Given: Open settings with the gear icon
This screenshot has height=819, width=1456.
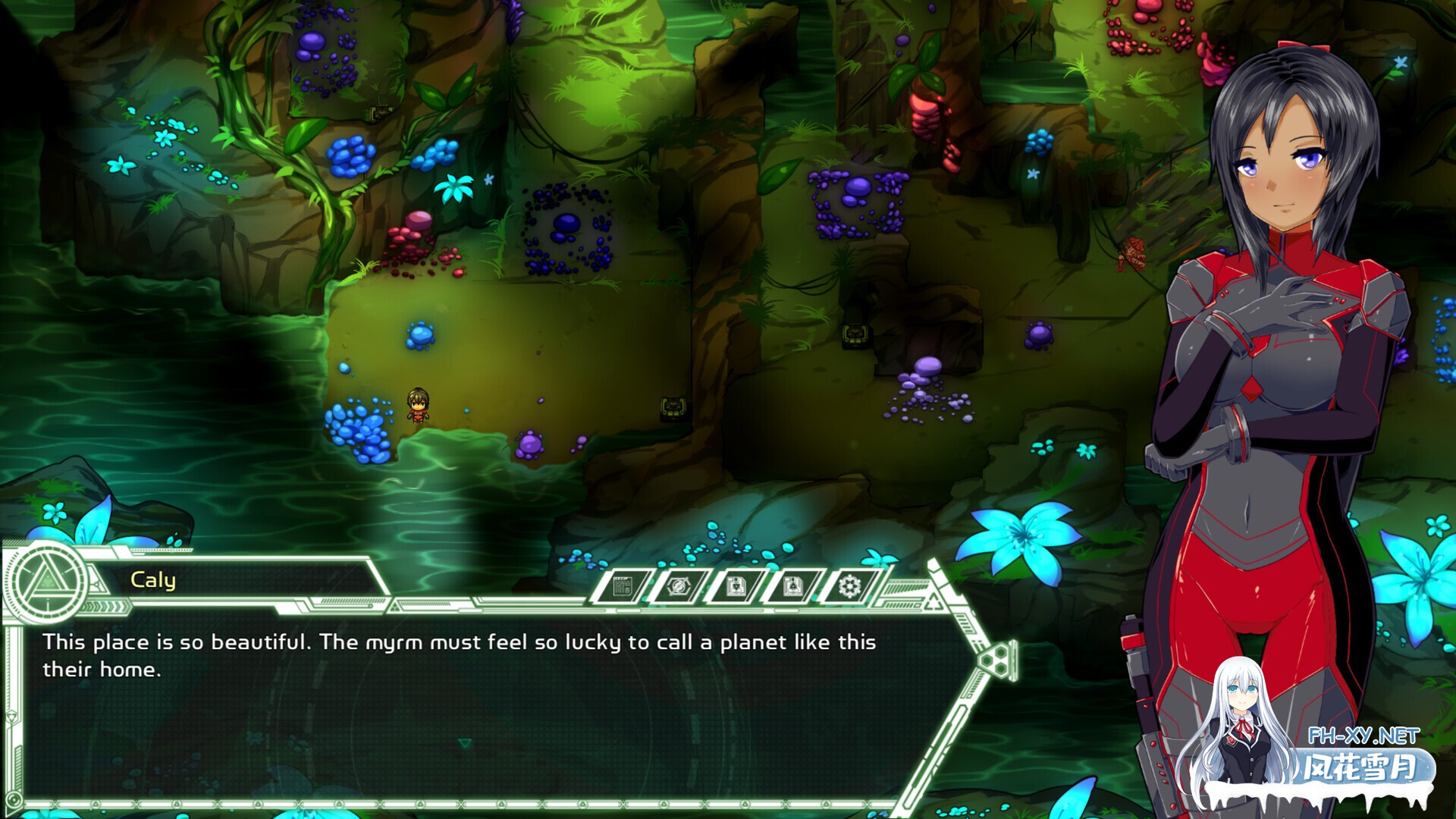Looking at the screenshot, I should click(849, 586).
